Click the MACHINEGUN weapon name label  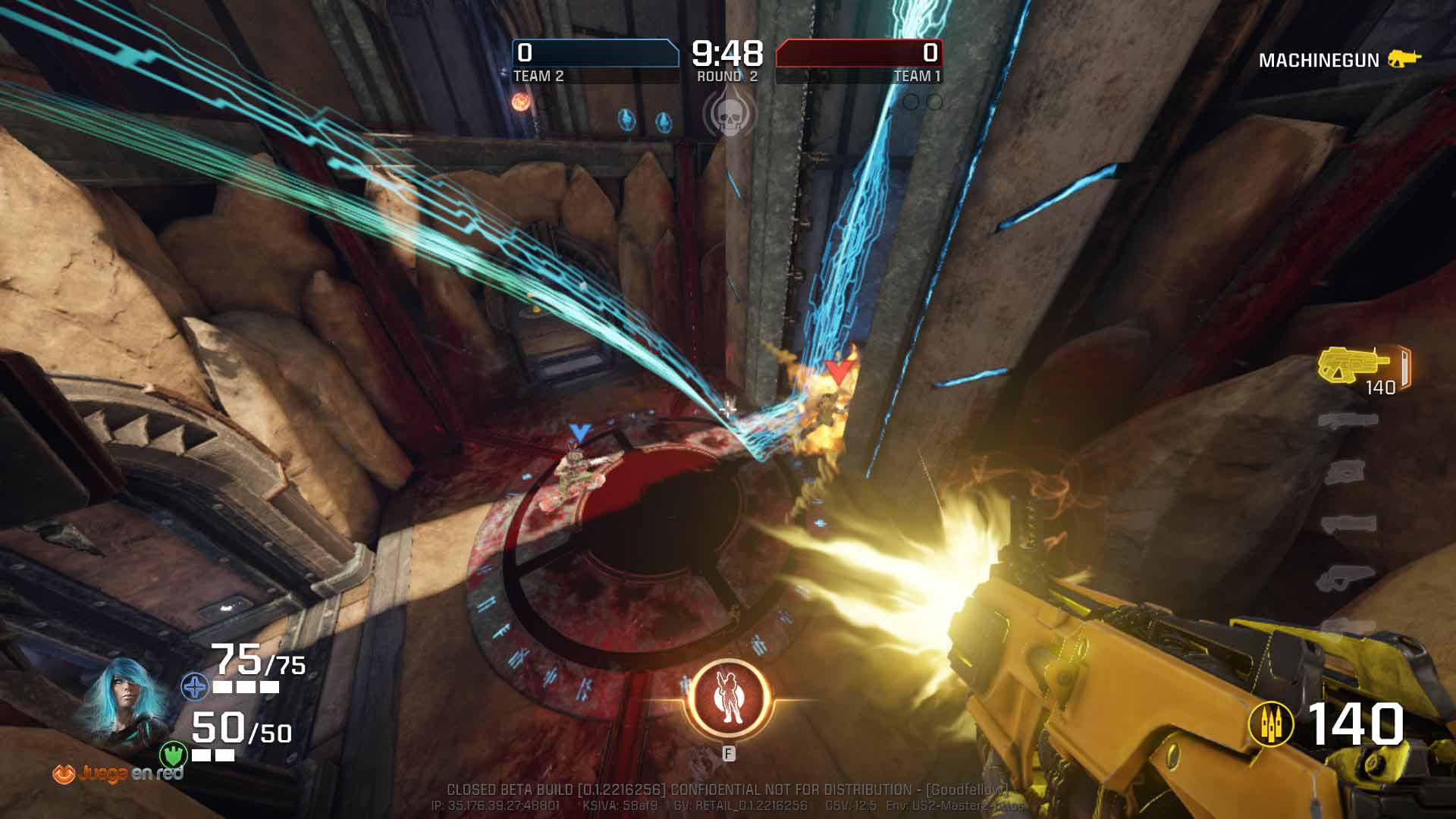[1319, 61]
